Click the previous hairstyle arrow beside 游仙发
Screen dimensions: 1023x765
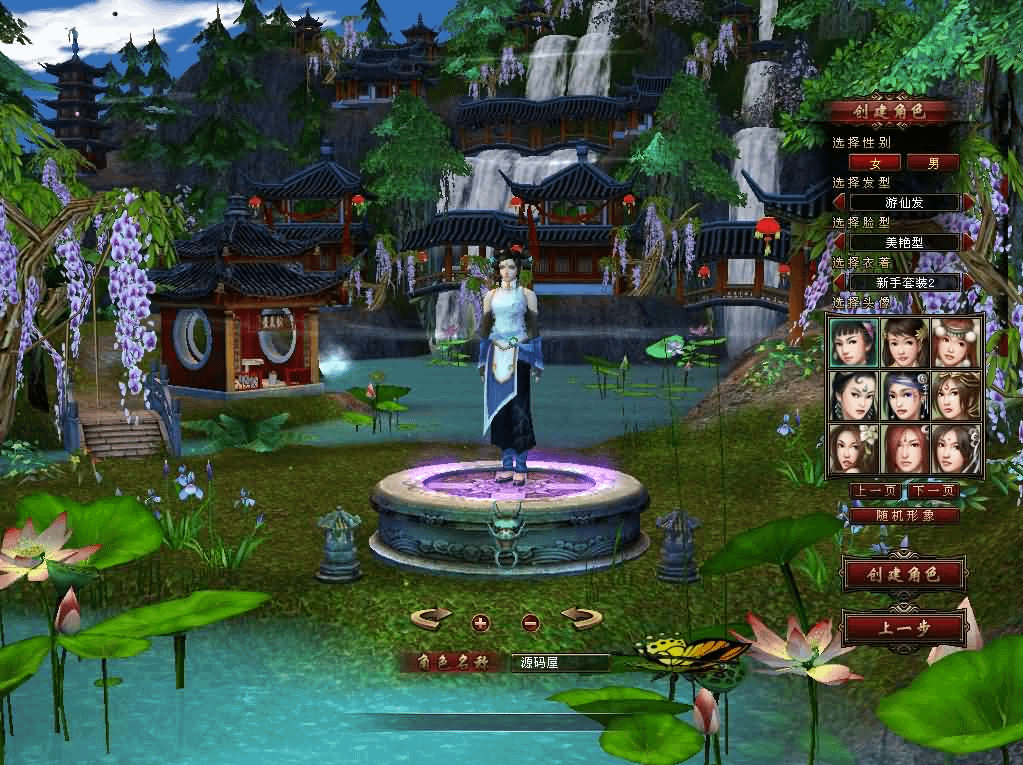click(x=840, y=202)
